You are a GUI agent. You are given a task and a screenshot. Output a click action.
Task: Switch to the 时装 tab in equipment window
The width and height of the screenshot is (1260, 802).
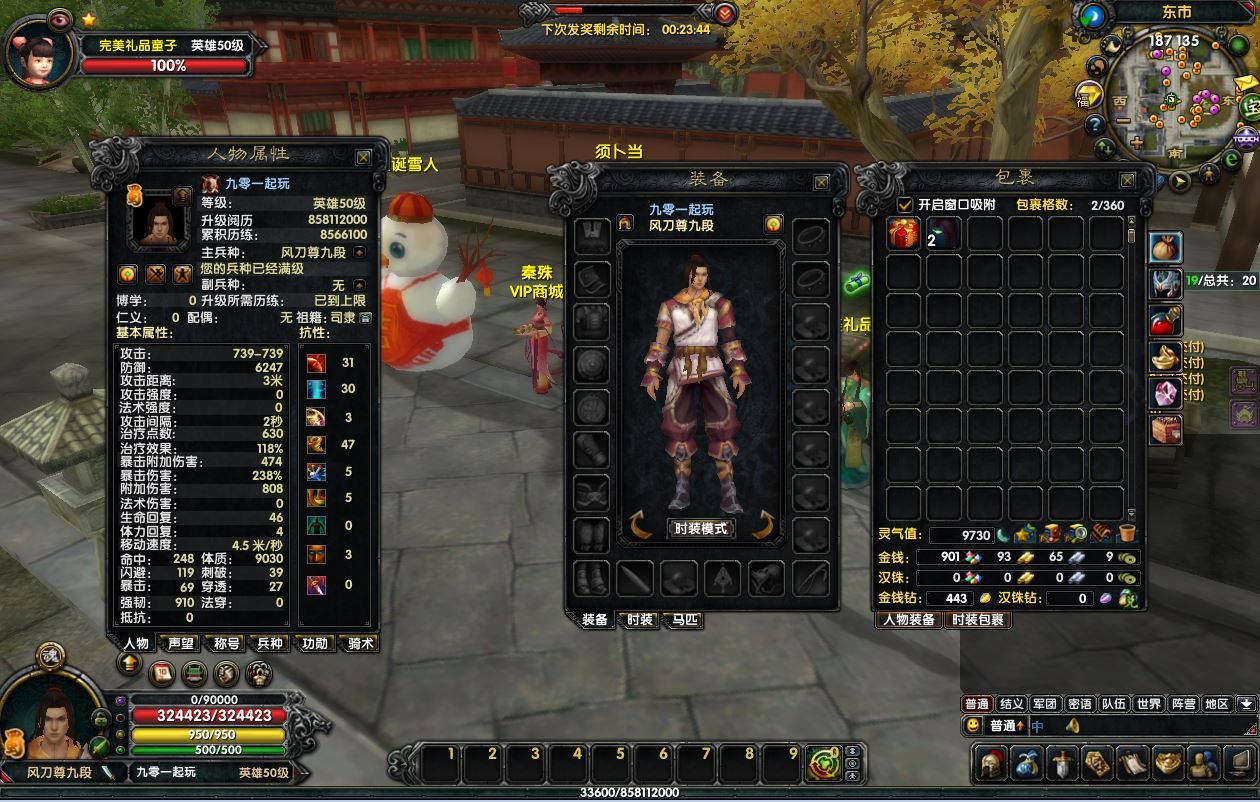[640, 620]
